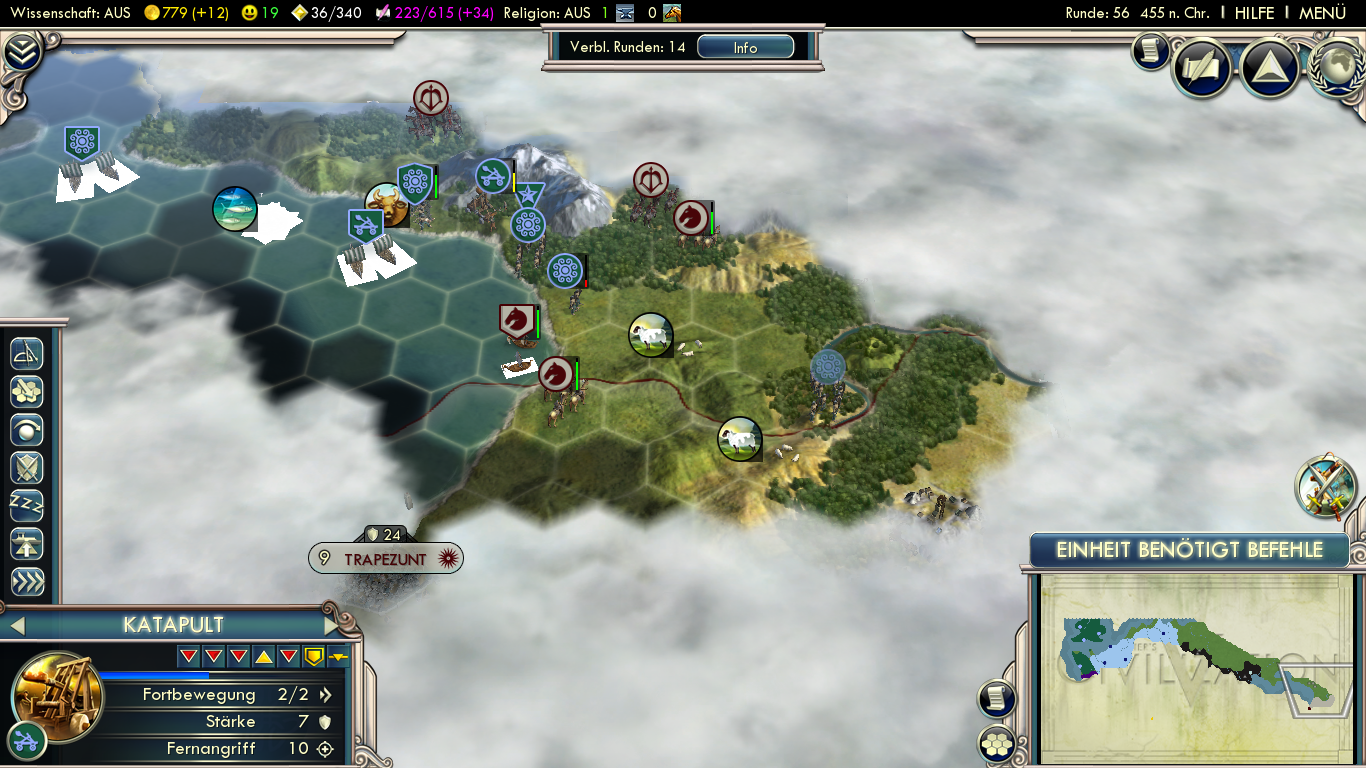Open the globe diplomacy overview
Viewport: 1366px width, 768px height.
tap(1336, 67)
